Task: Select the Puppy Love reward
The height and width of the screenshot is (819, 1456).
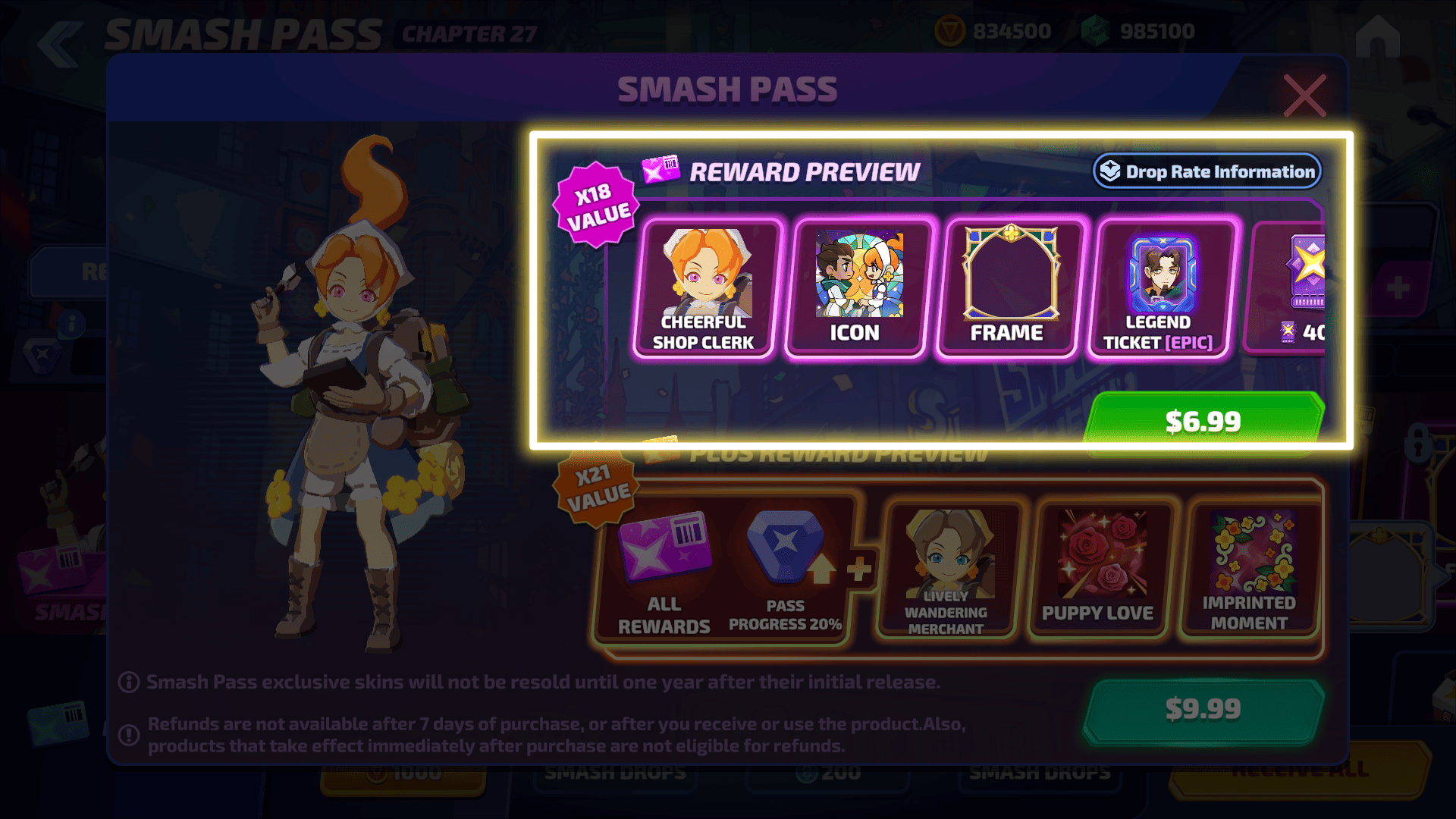Action: pyautogui.click(x=1098, y=569)
